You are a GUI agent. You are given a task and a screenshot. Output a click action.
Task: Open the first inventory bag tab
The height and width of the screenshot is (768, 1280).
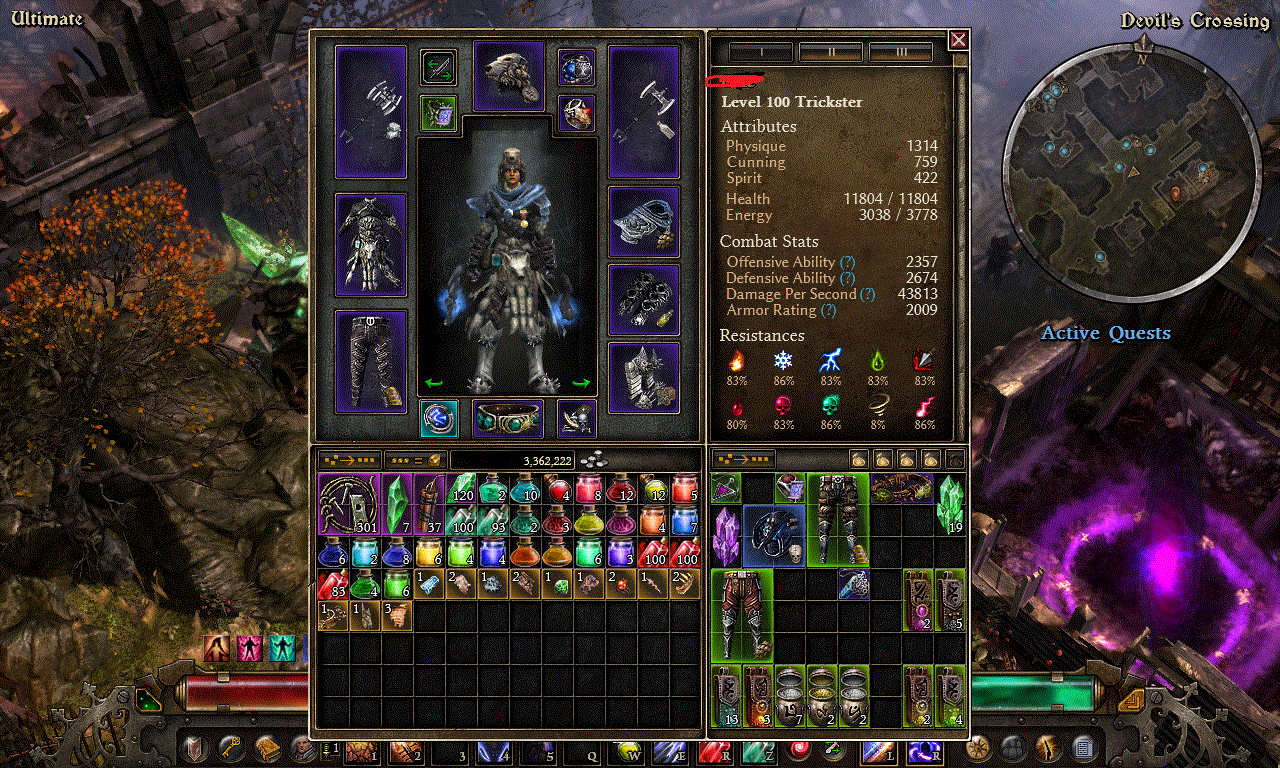coord(859,460)
